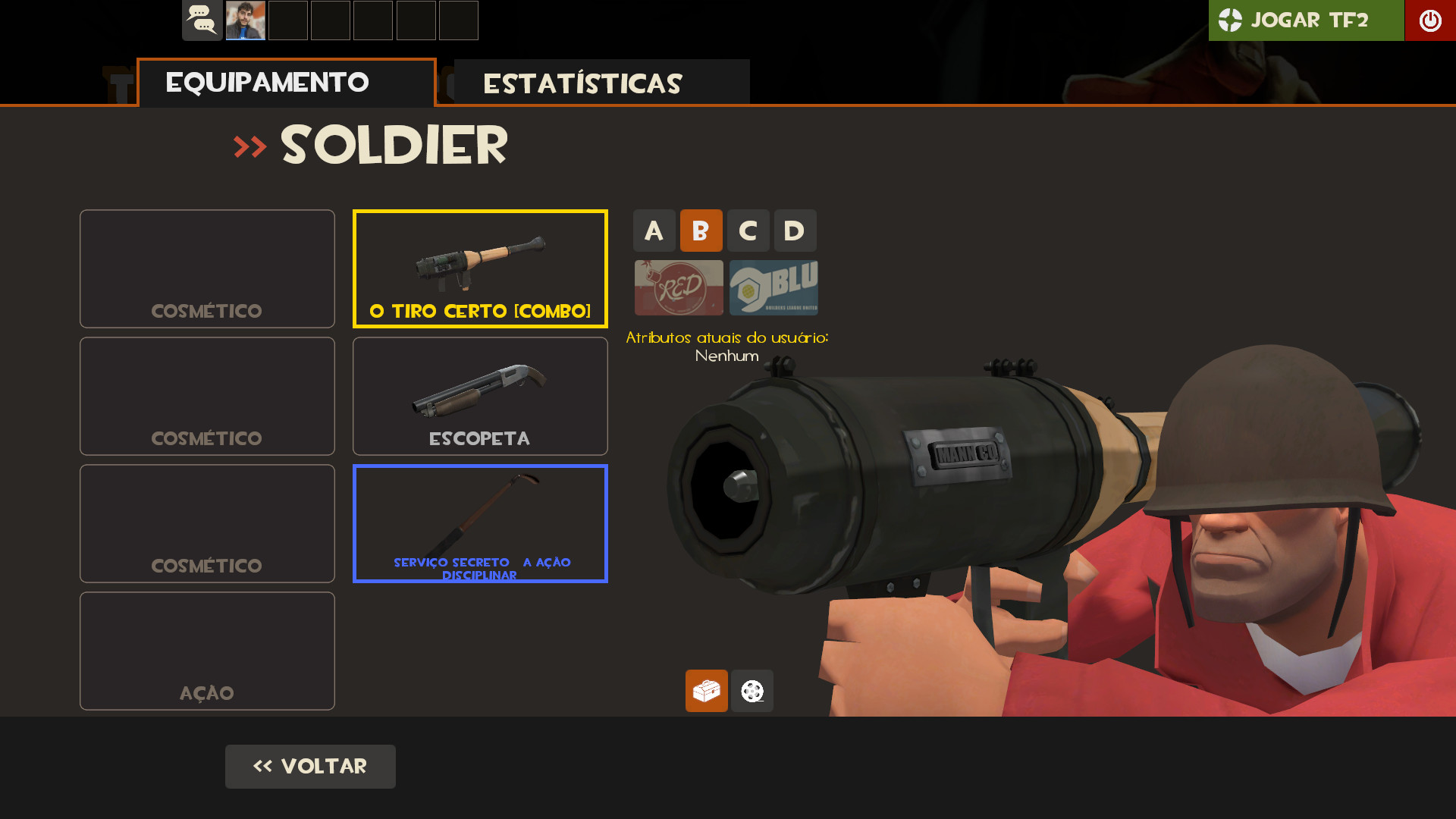Click the chat bubble avatar icon top left

(x=202, y=20)
